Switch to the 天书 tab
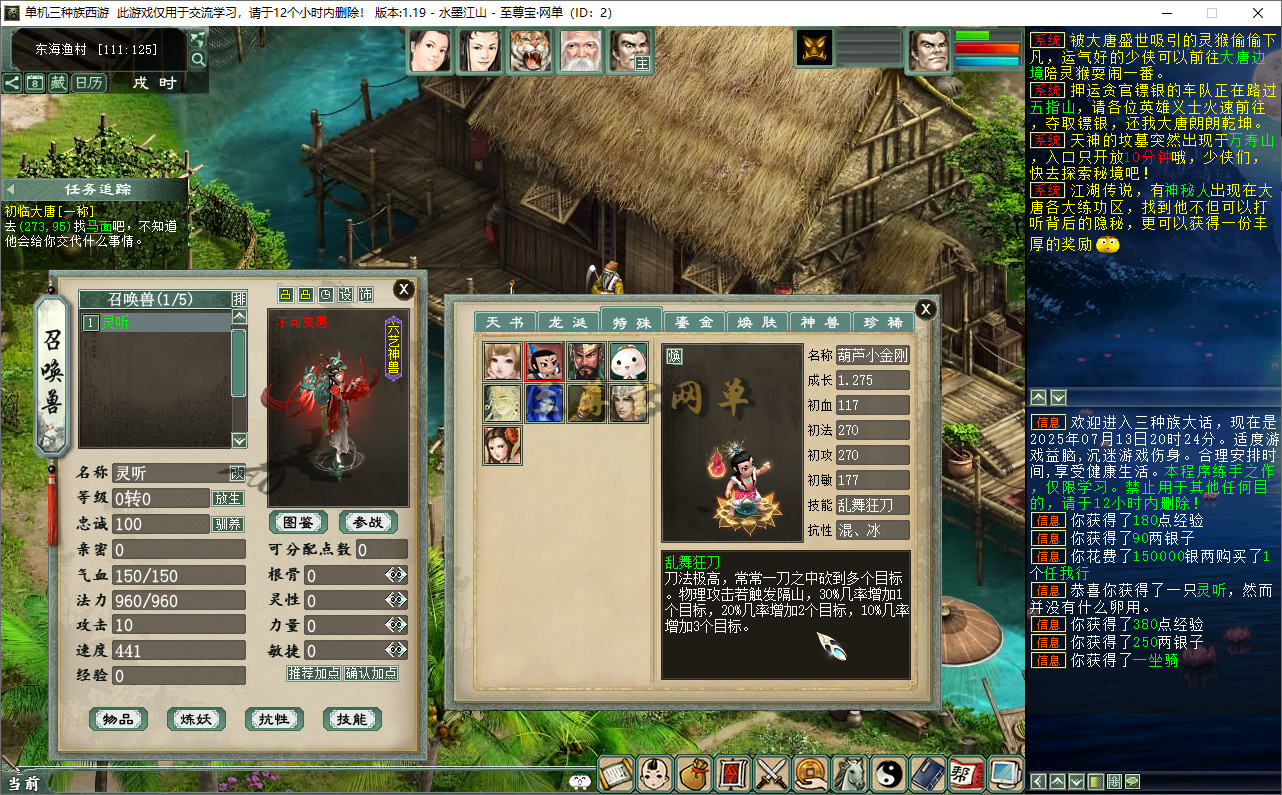Viewport: 1282px width, 795px height. point(505,322)
